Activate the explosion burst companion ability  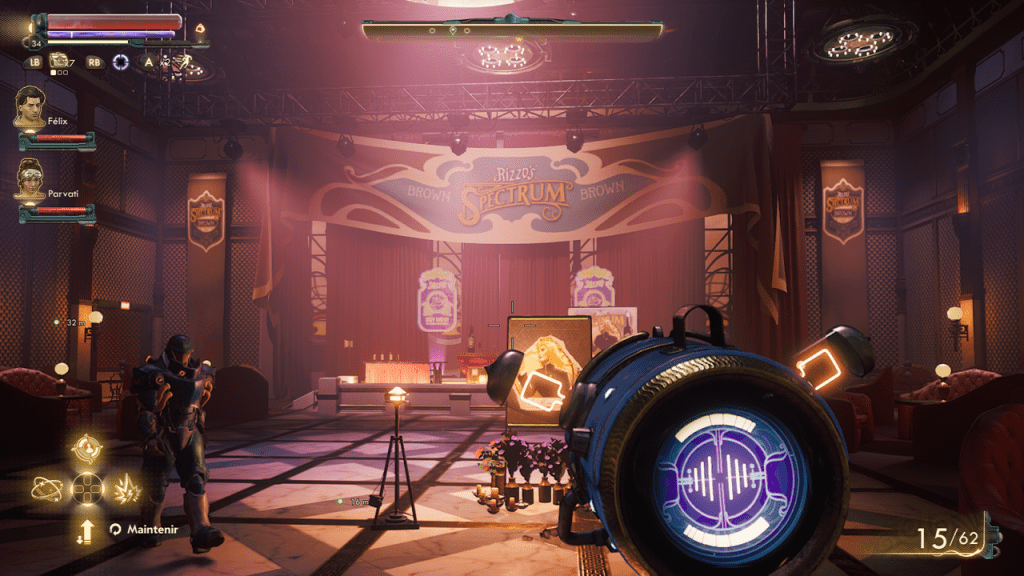(x=128, y=488)
